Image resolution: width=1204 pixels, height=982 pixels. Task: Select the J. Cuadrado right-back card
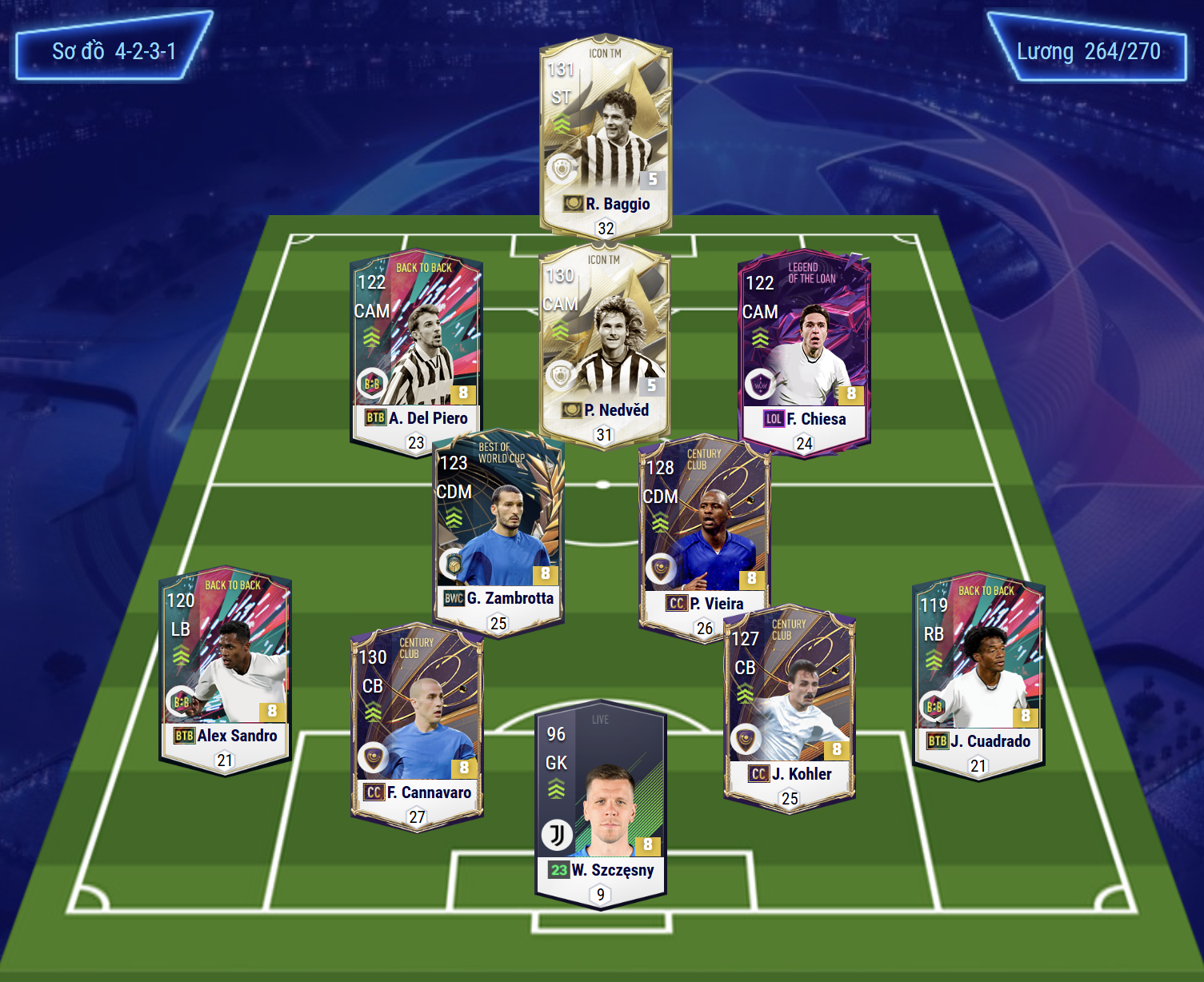pyautogui.click(x=978, y=672)
